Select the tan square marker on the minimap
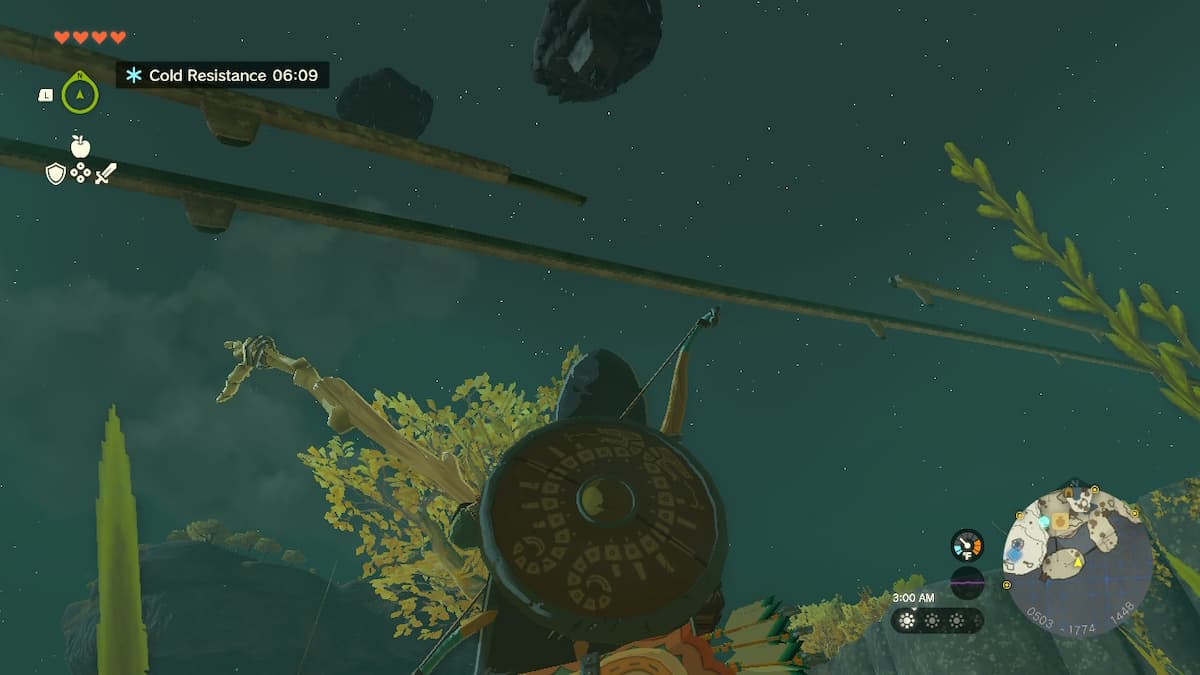This screenshot has width=1200, height=675. coord(1060,521)
